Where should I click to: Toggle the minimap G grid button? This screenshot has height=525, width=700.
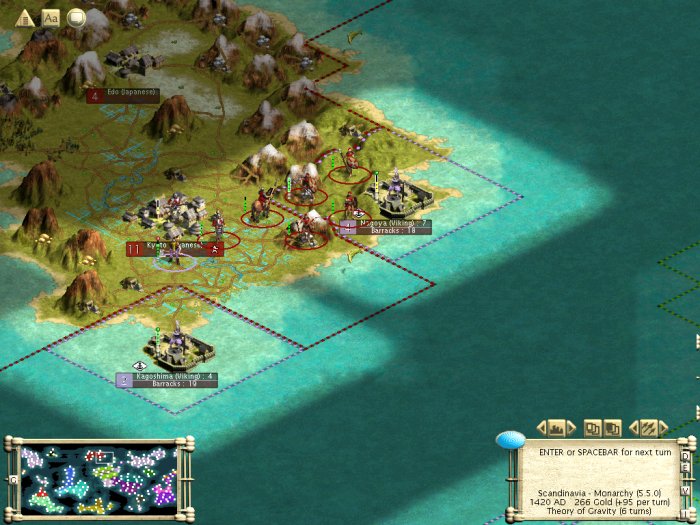coord(12,479)
